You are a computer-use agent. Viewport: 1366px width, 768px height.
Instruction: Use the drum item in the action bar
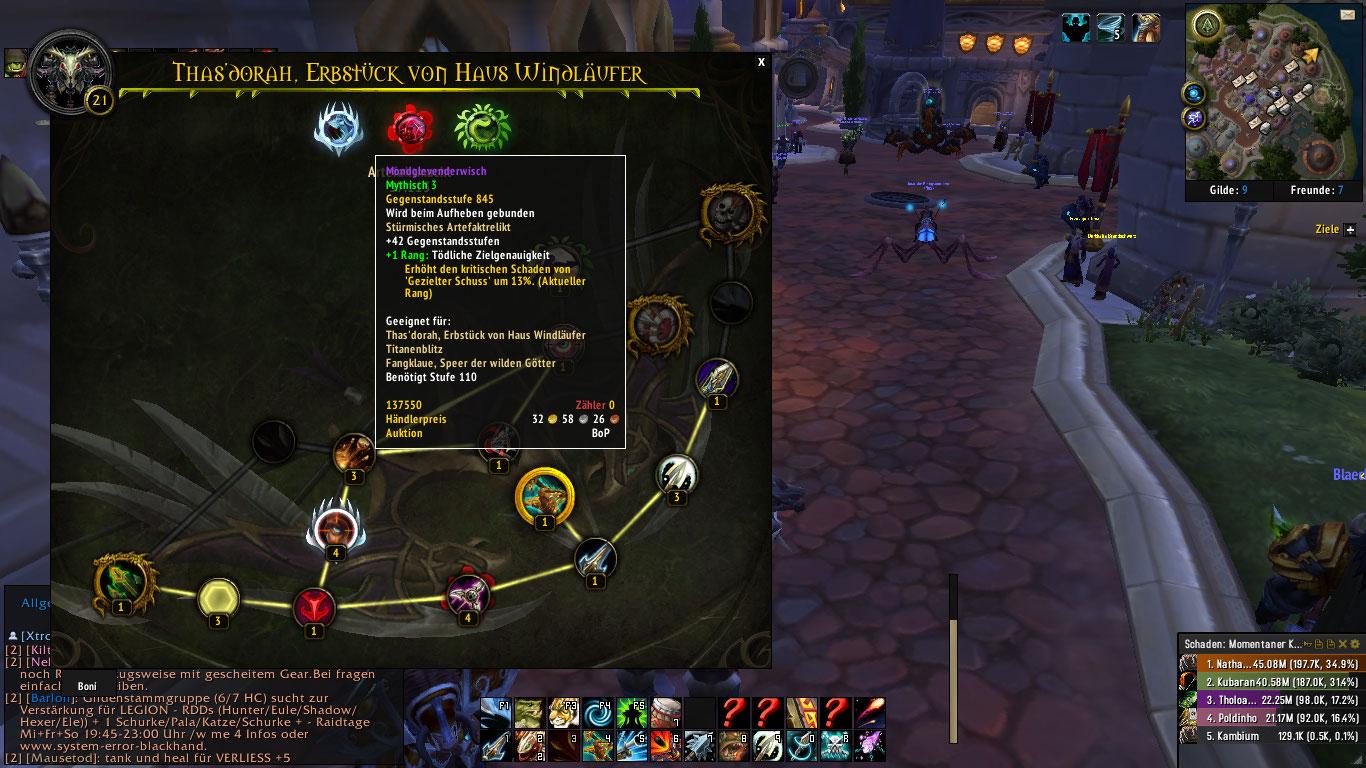(665, 713)
